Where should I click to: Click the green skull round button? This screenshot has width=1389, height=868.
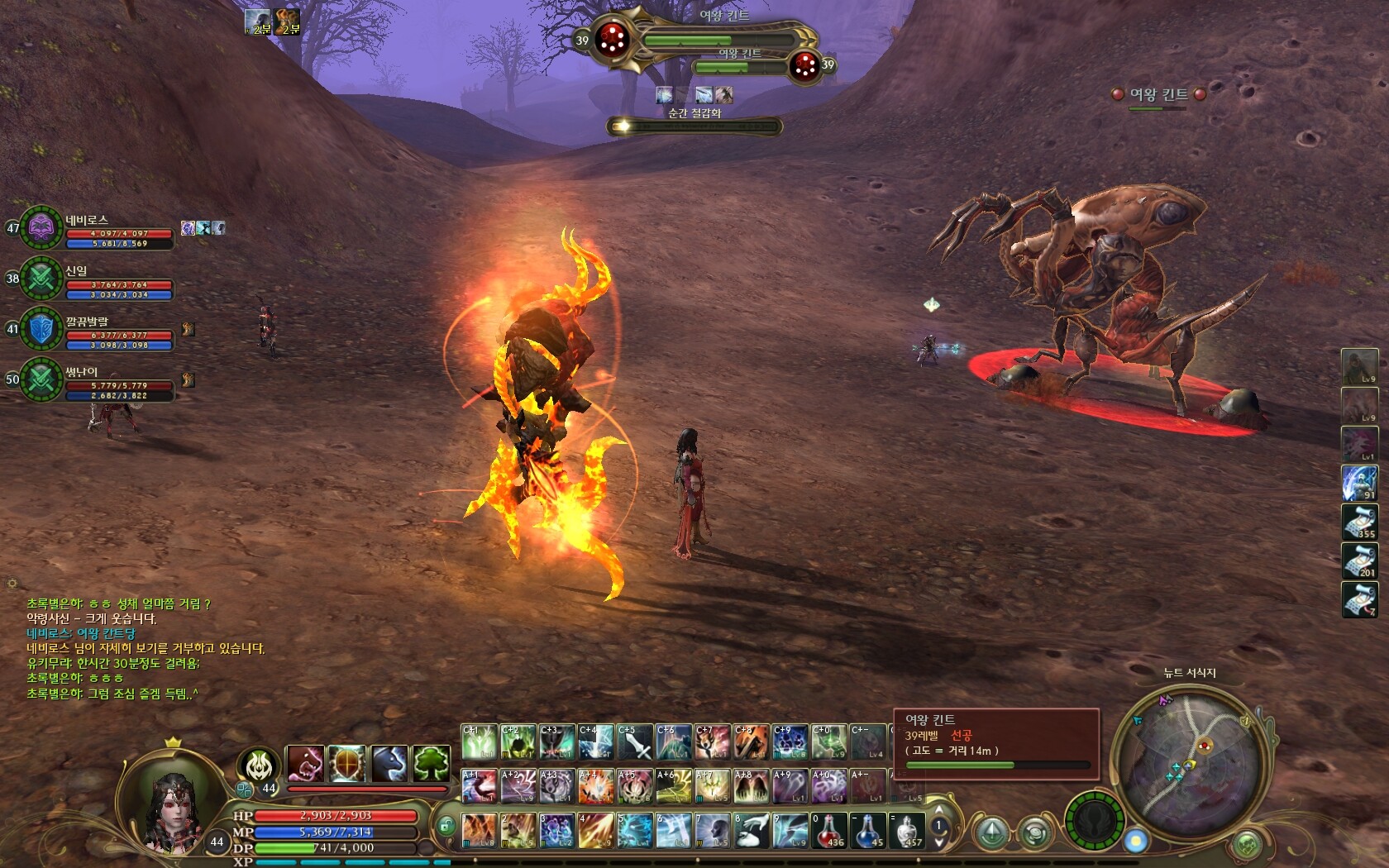click(1093, 821)
